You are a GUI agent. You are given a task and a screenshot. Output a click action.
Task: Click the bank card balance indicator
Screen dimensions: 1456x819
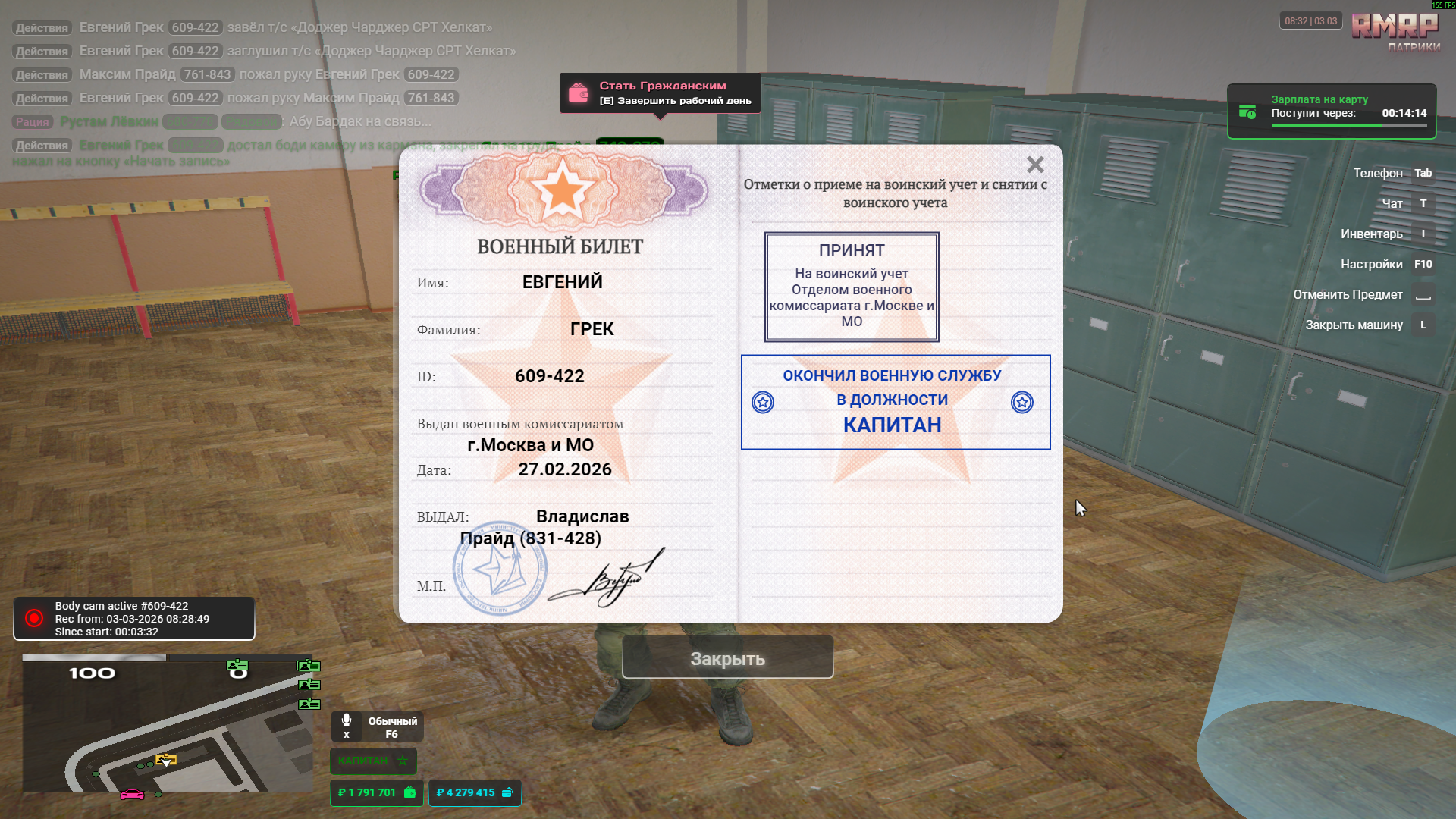click(x=475, y=792)
